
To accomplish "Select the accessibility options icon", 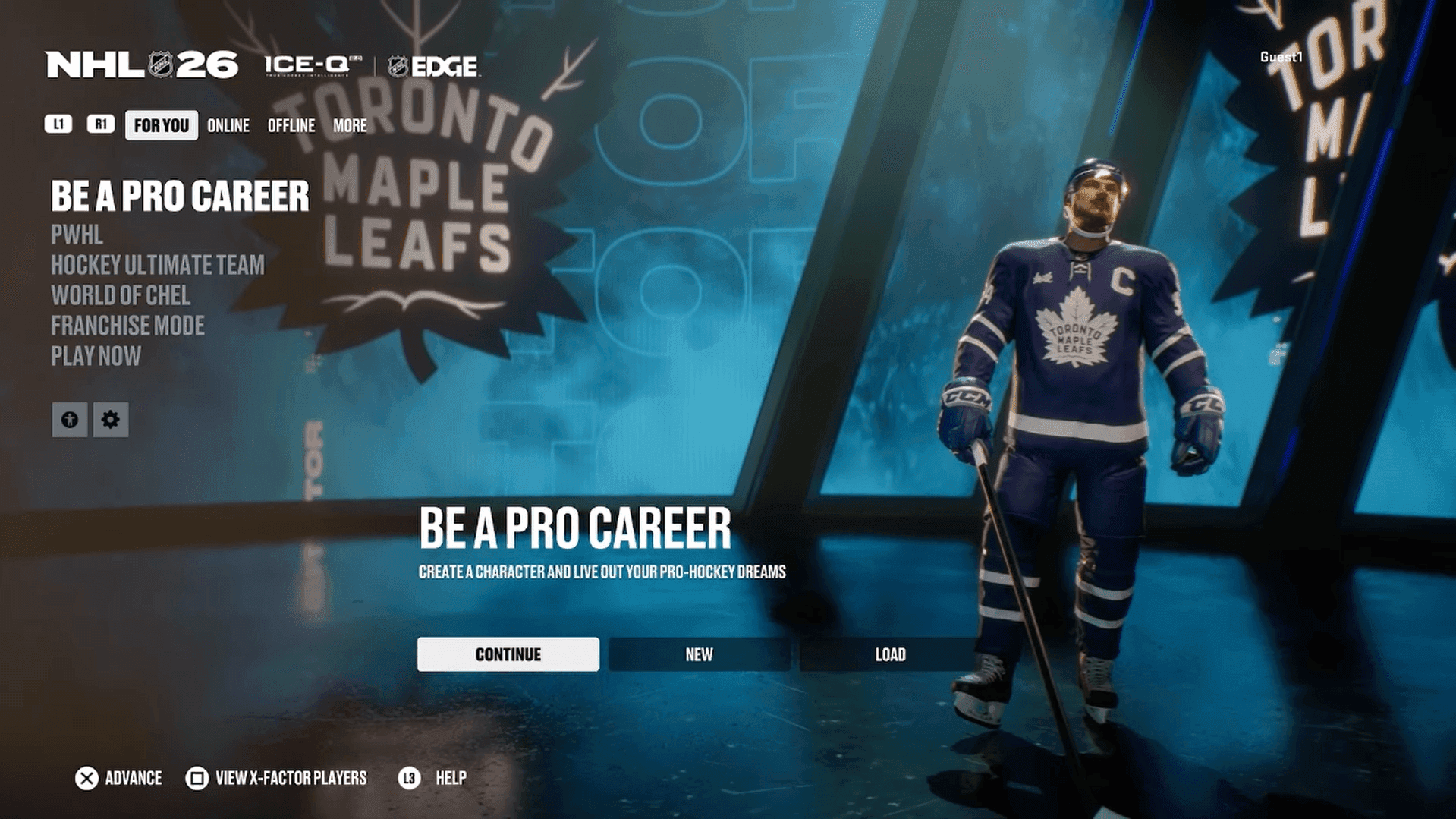I will (x=69, y=420).
